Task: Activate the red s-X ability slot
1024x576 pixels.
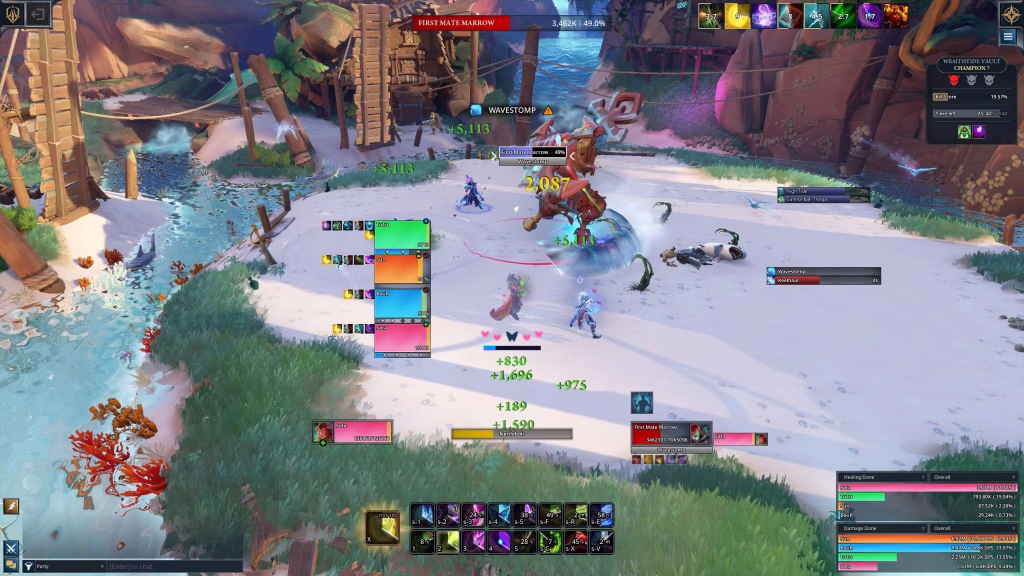Action: coord(575,541)
